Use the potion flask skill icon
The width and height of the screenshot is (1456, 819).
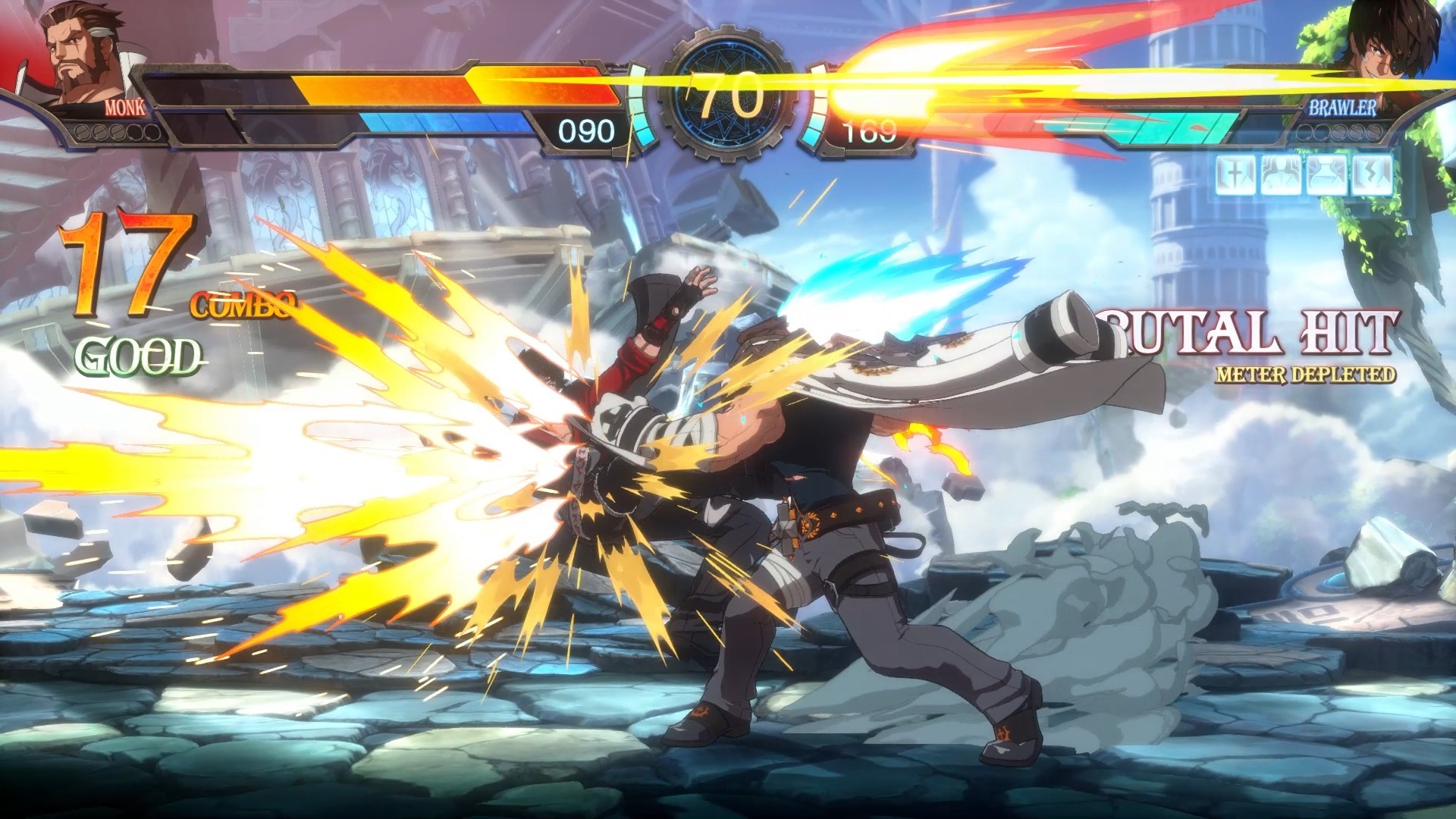point(1326,176)
